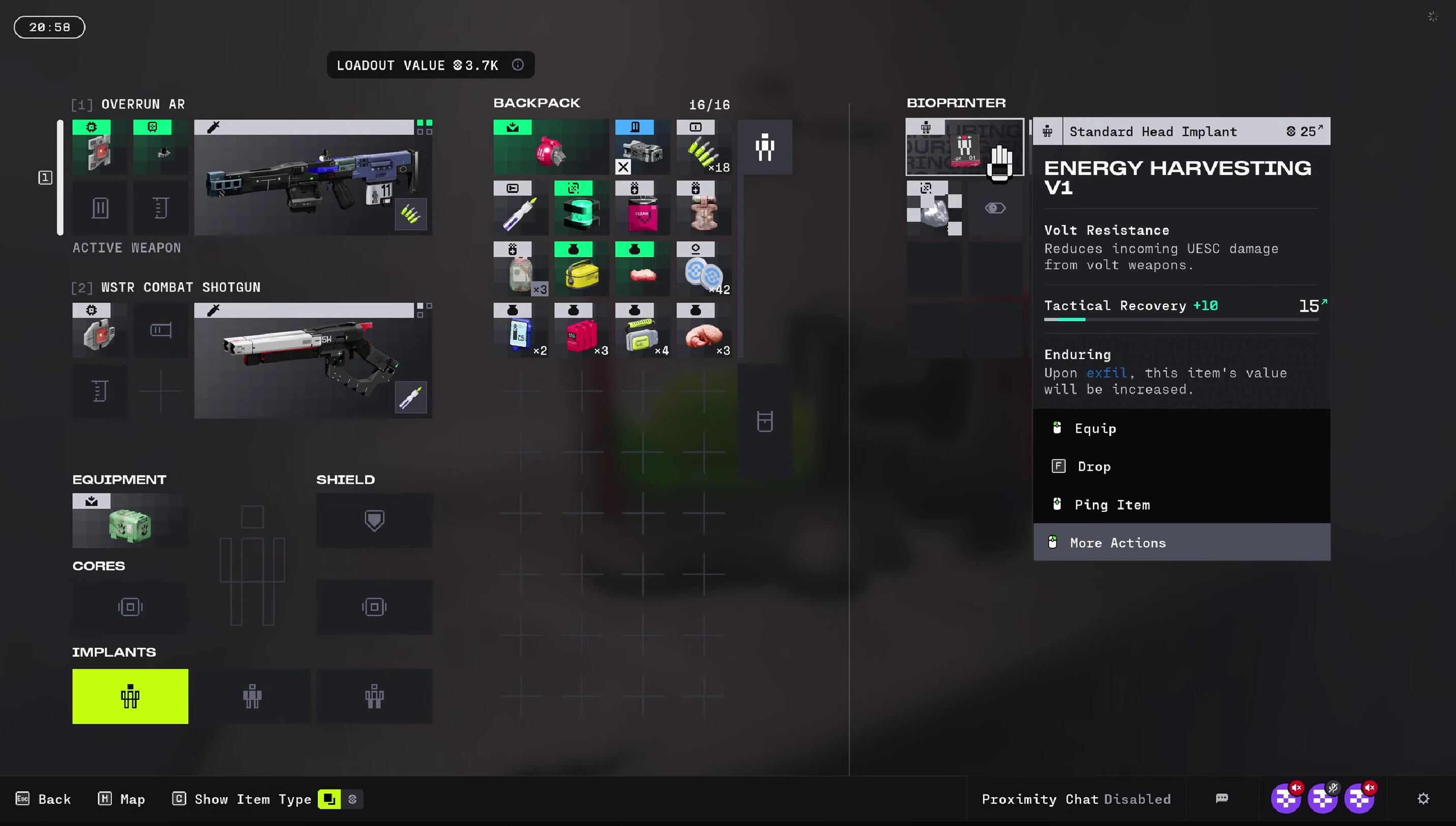Select the red helmet backpack item
Screen dimensions: 1456x826
[550, 147]
